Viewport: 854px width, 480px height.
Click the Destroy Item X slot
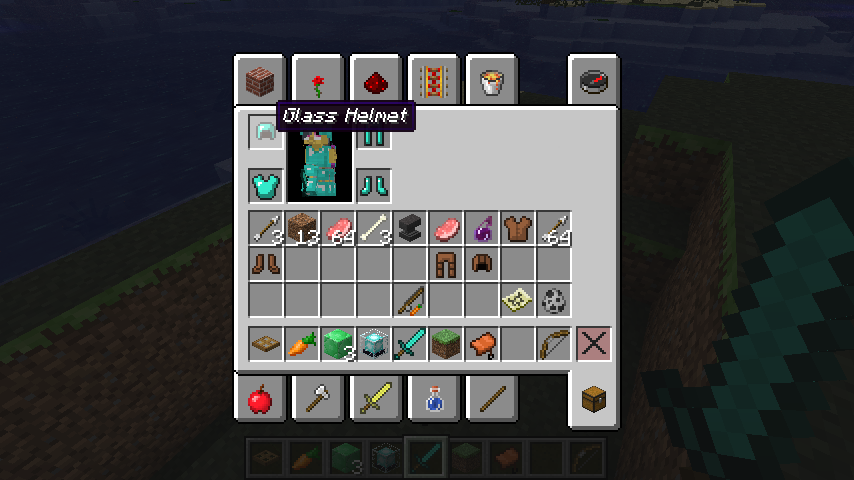pyautogui.click(x=594, y=345)
